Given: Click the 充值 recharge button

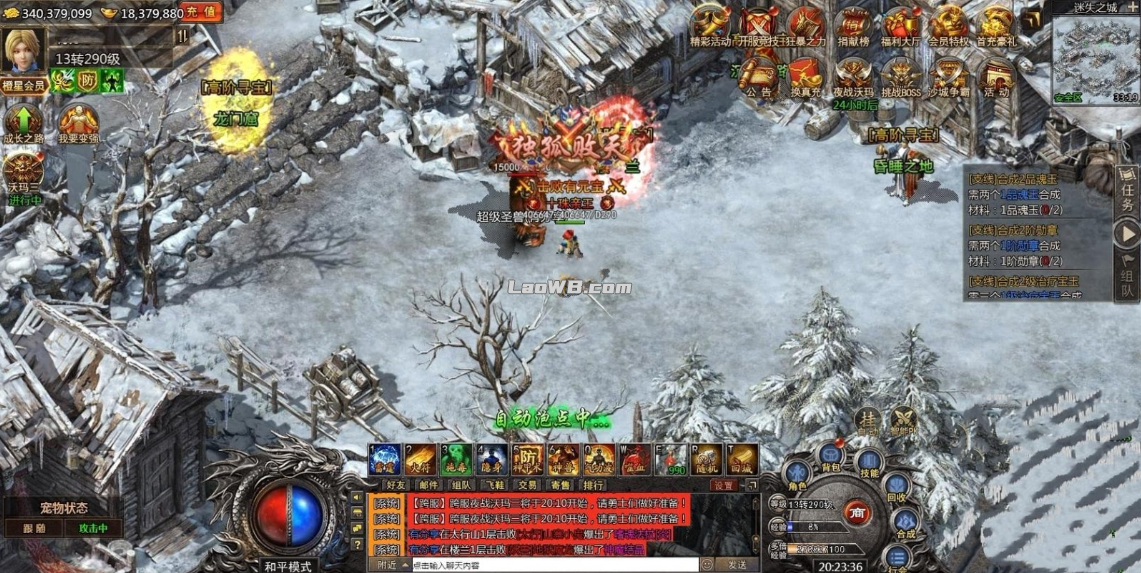Looking at the screenshot, I should (x=201, y=12).
